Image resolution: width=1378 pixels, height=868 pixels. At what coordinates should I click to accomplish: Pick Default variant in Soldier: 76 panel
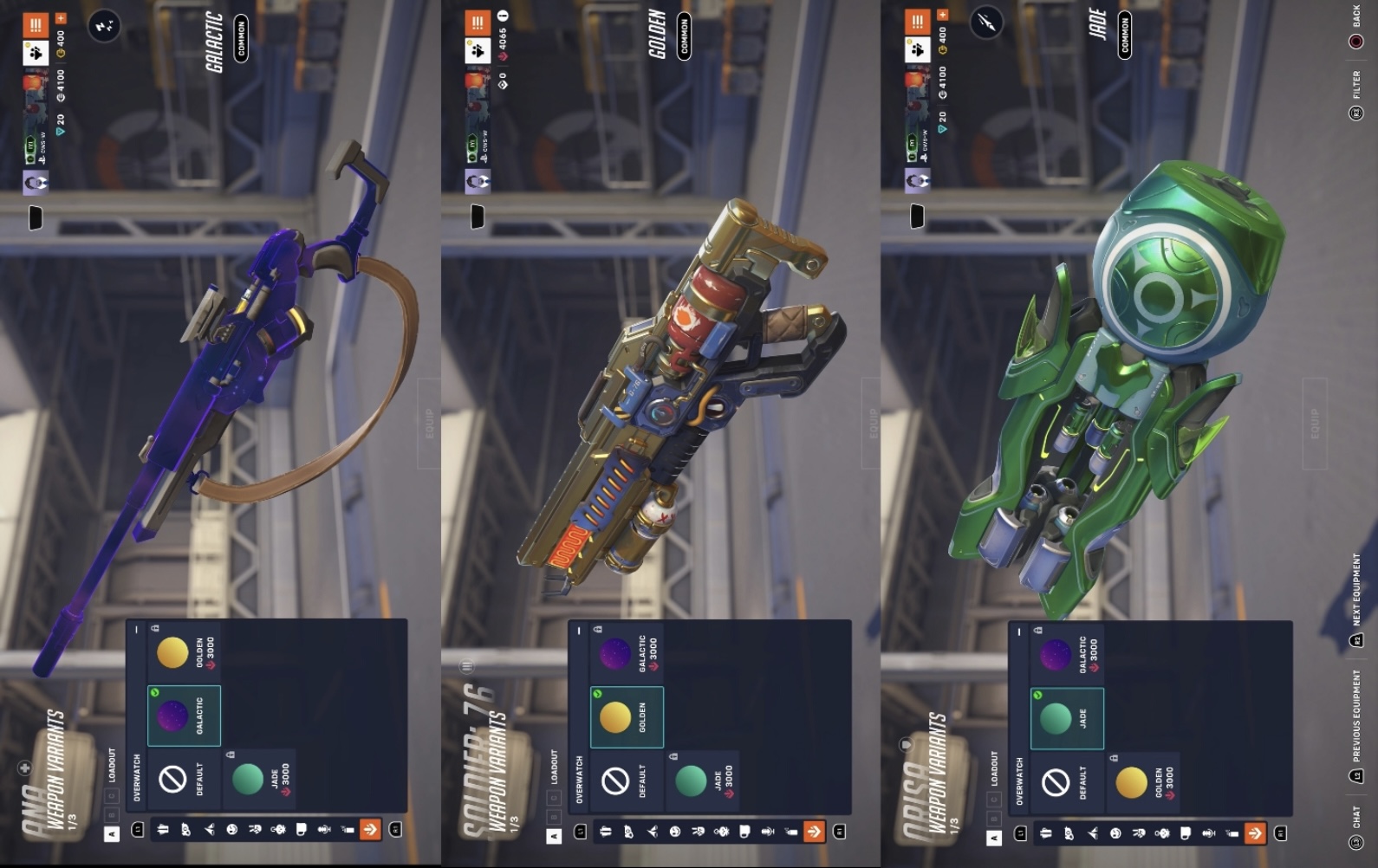[x=626, y=781]
